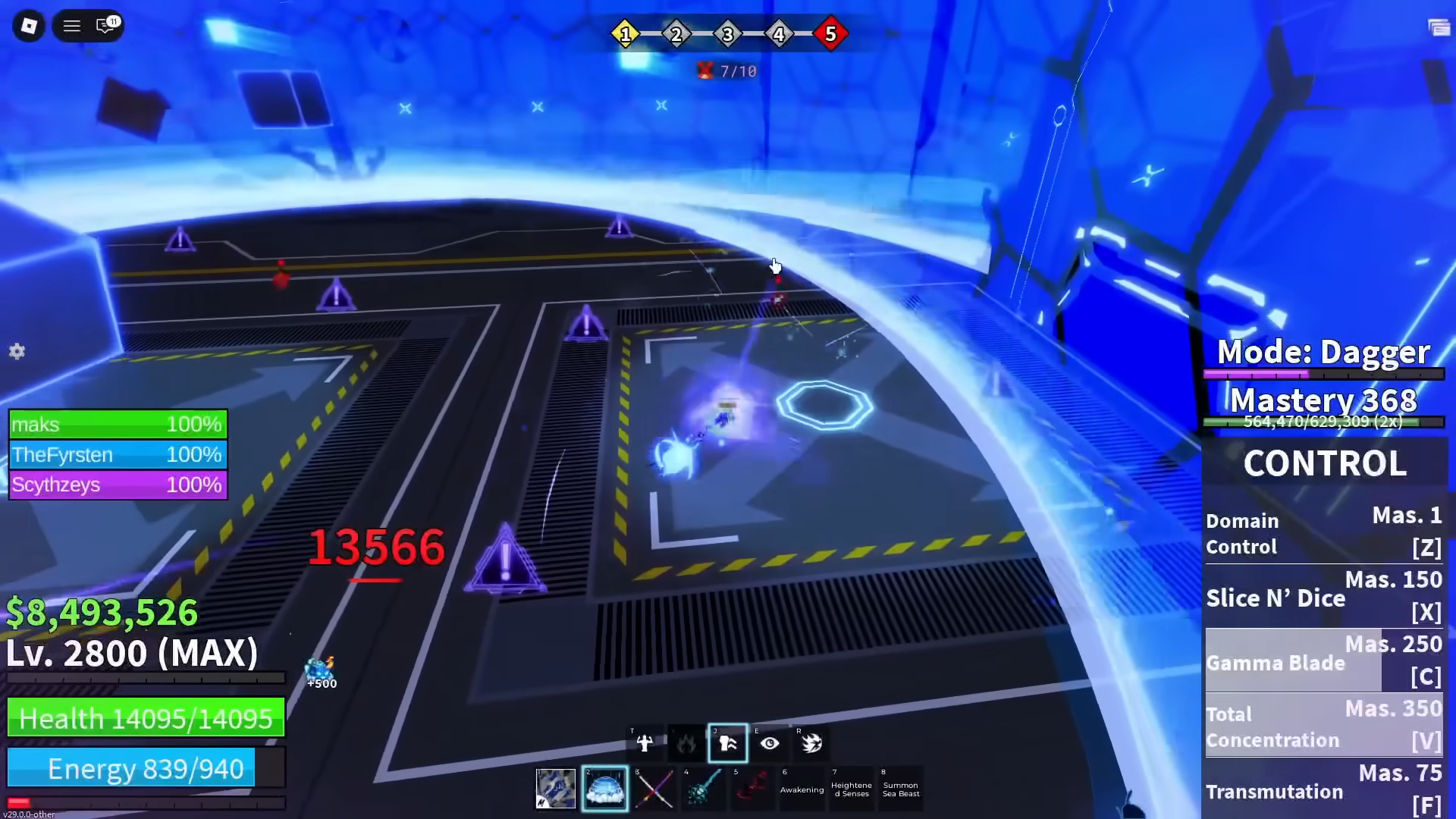Choose the red weapon in slot 5
This screenshot has width=1456, height=819.
click(x=752, y=789)
